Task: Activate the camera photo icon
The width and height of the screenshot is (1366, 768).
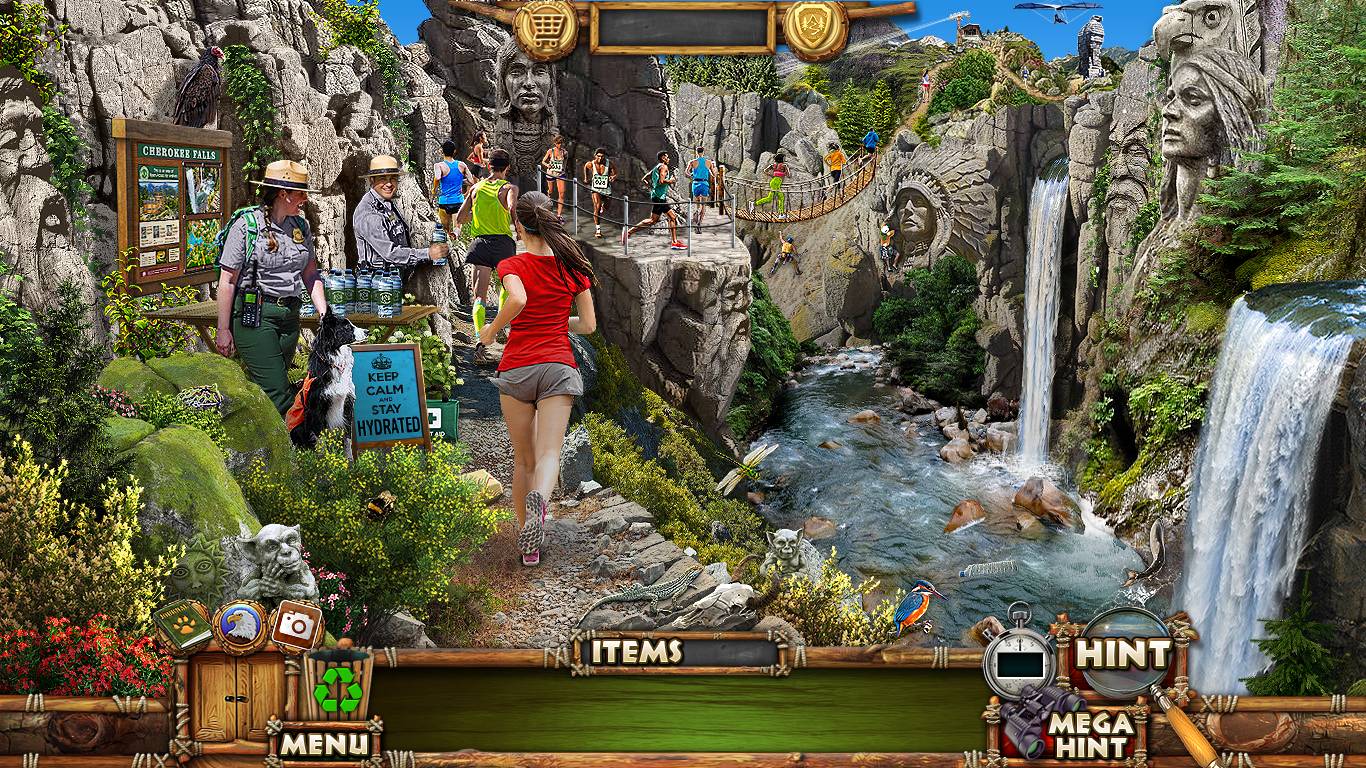Action: pyautogui.click(x=296, y=625)
